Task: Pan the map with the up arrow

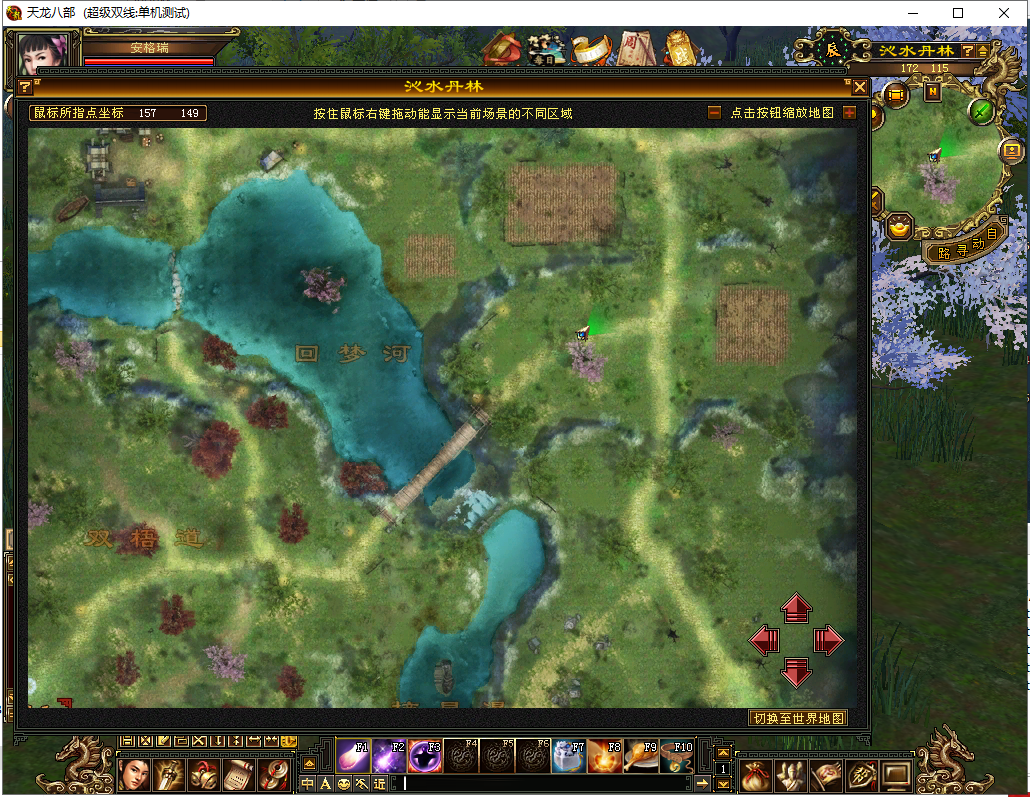Action: 796,608
